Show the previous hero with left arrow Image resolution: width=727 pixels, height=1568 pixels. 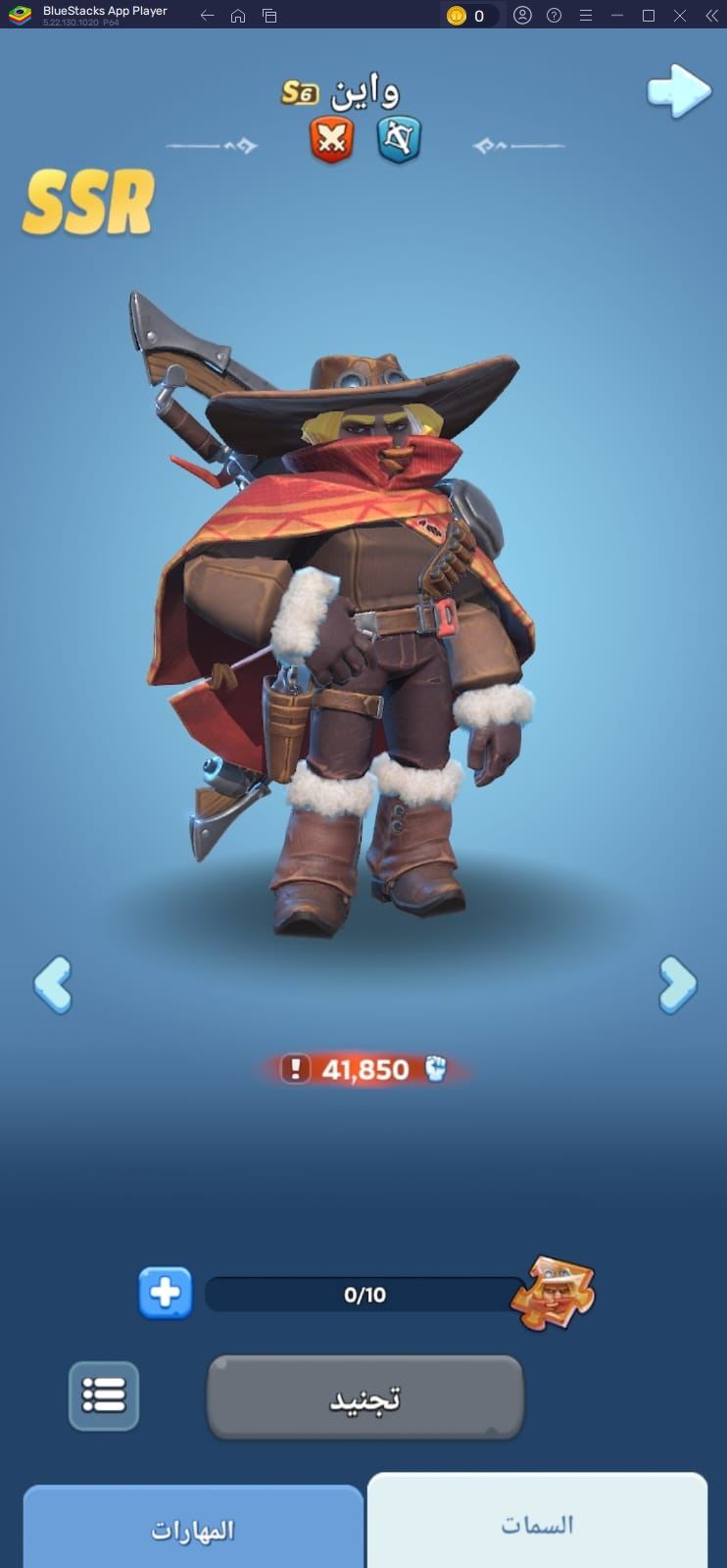pyautogui.click(x=53, y=984)
